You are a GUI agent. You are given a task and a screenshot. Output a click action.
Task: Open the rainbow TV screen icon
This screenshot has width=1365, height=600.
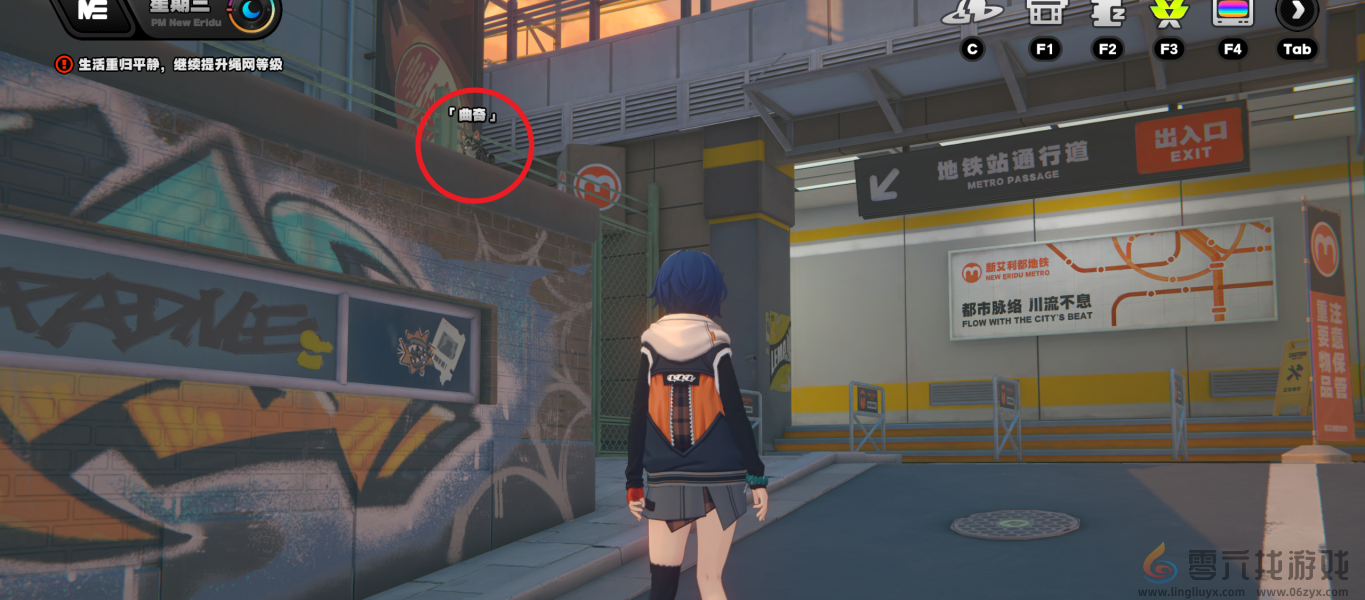click(x=1232, y=11)
